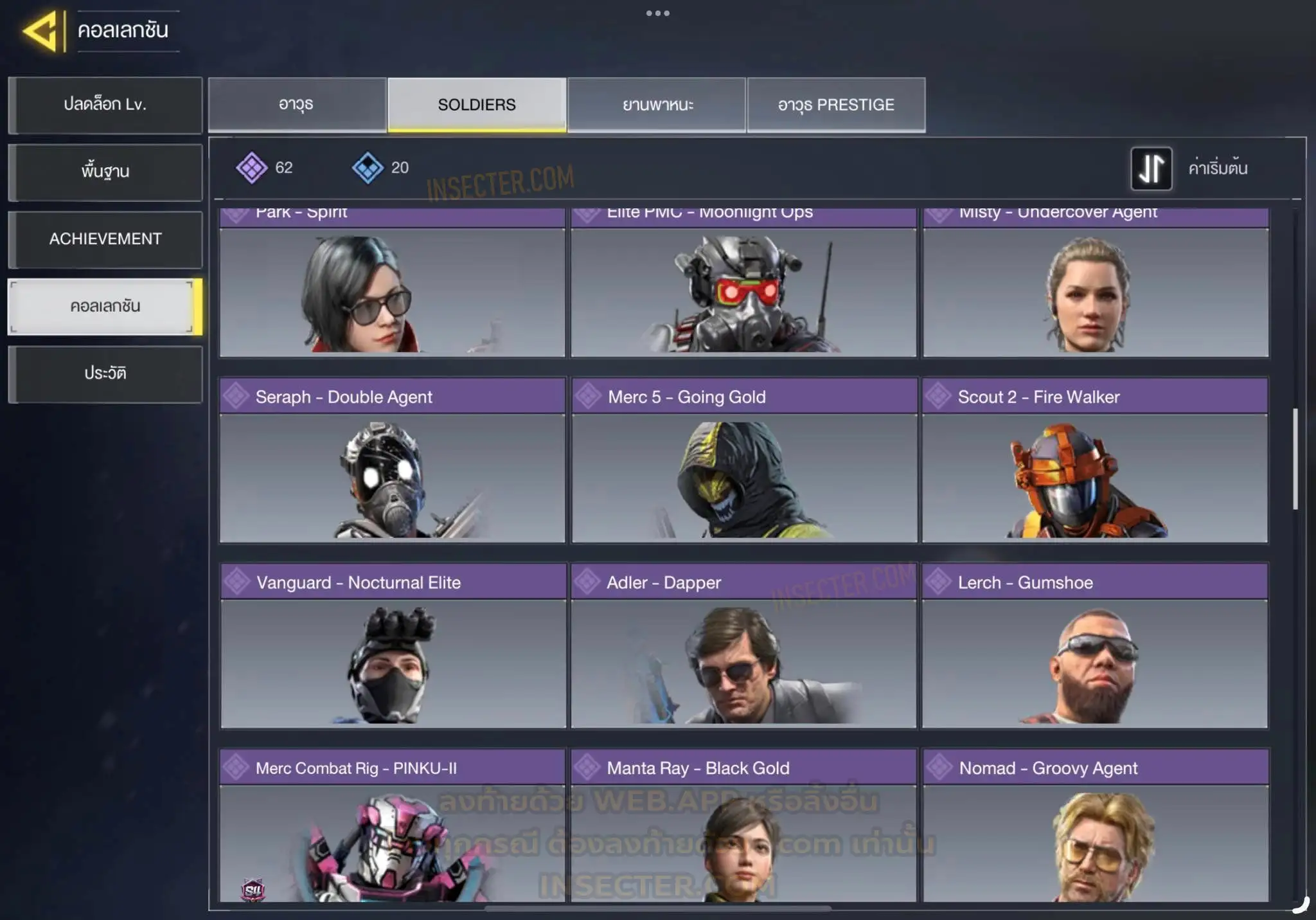Viewport: 1316px width, 920px height.
Task: Choose the Merc 5 - Going Gold skin
Action: (x=744, y=461)
